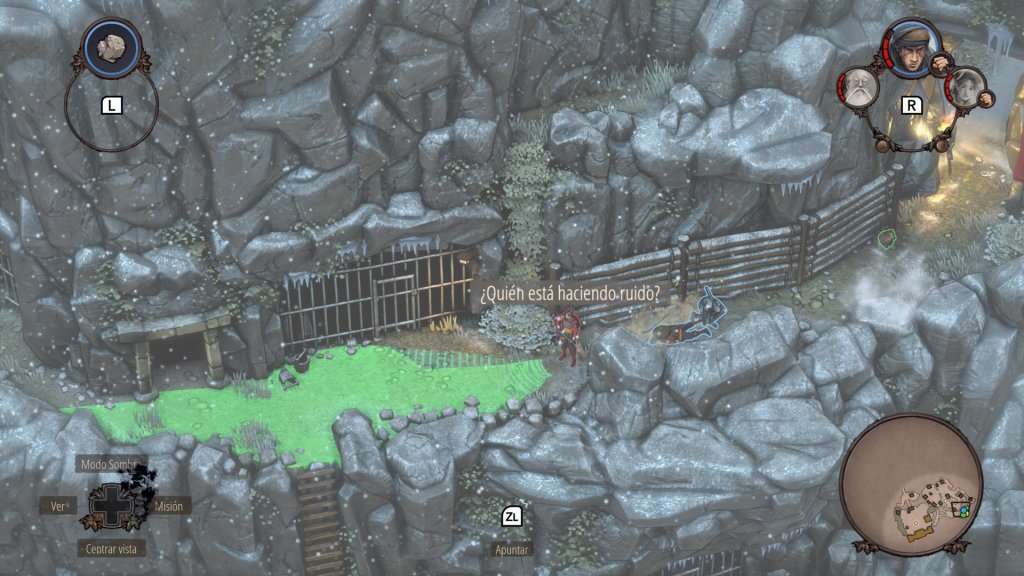
Task: Activate Modo Sombra
Action: (x=111, y=465)
